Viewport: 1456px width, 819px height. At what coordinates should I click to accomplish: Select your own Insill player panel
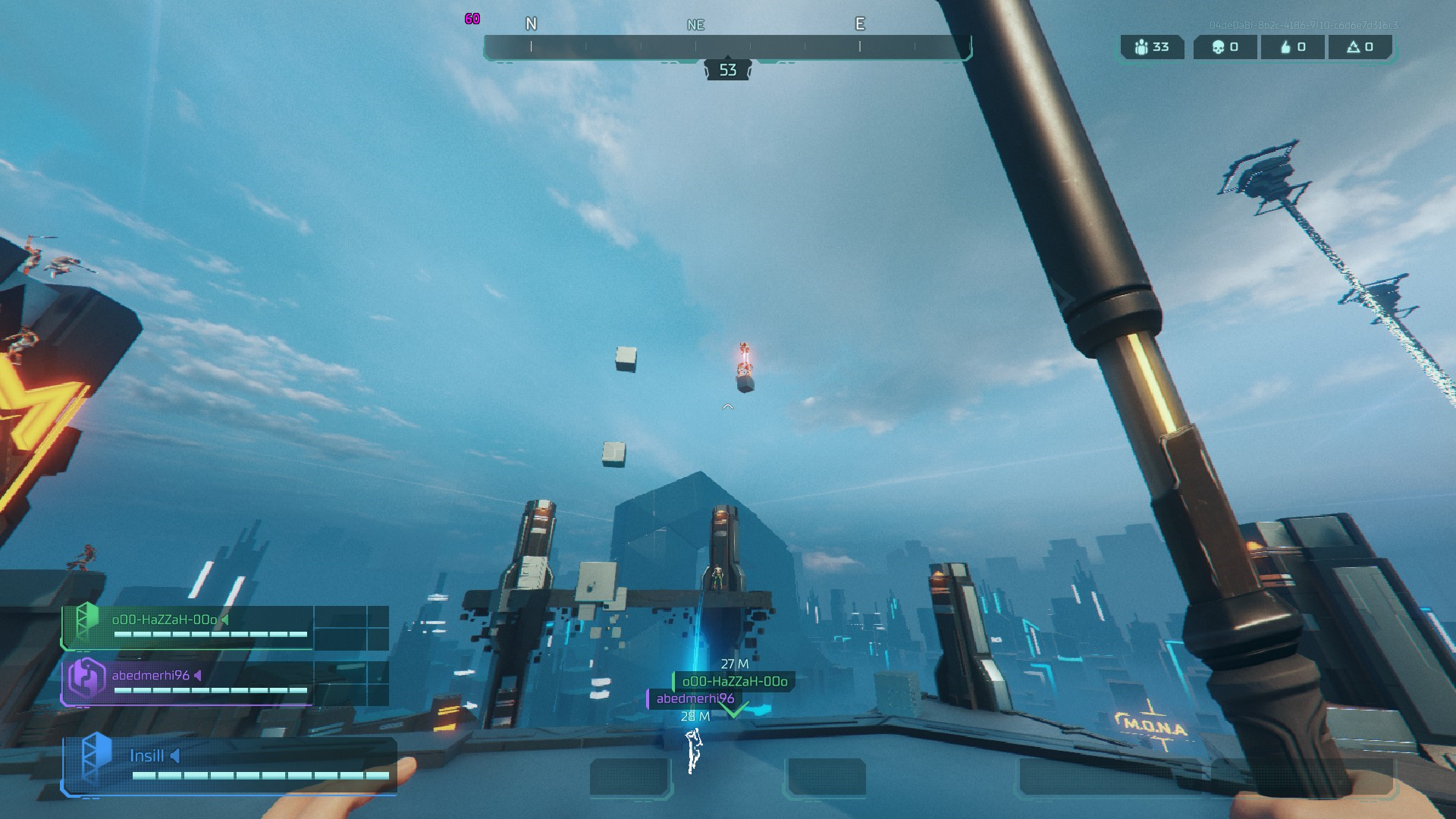pyautogui.click(x=227, y=766)
